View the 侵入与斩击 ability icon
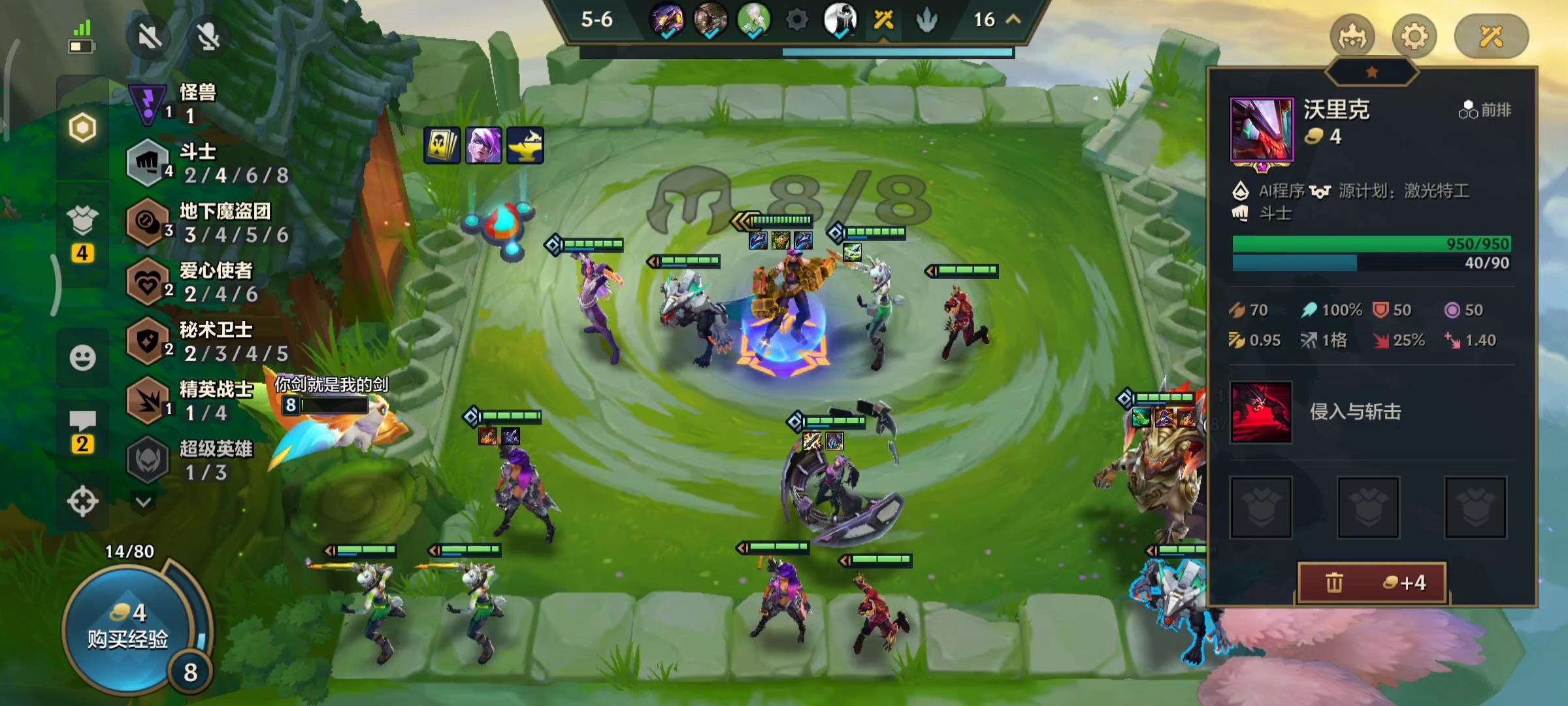Viewport: 1568px width, 706px height. [1260, 412]
